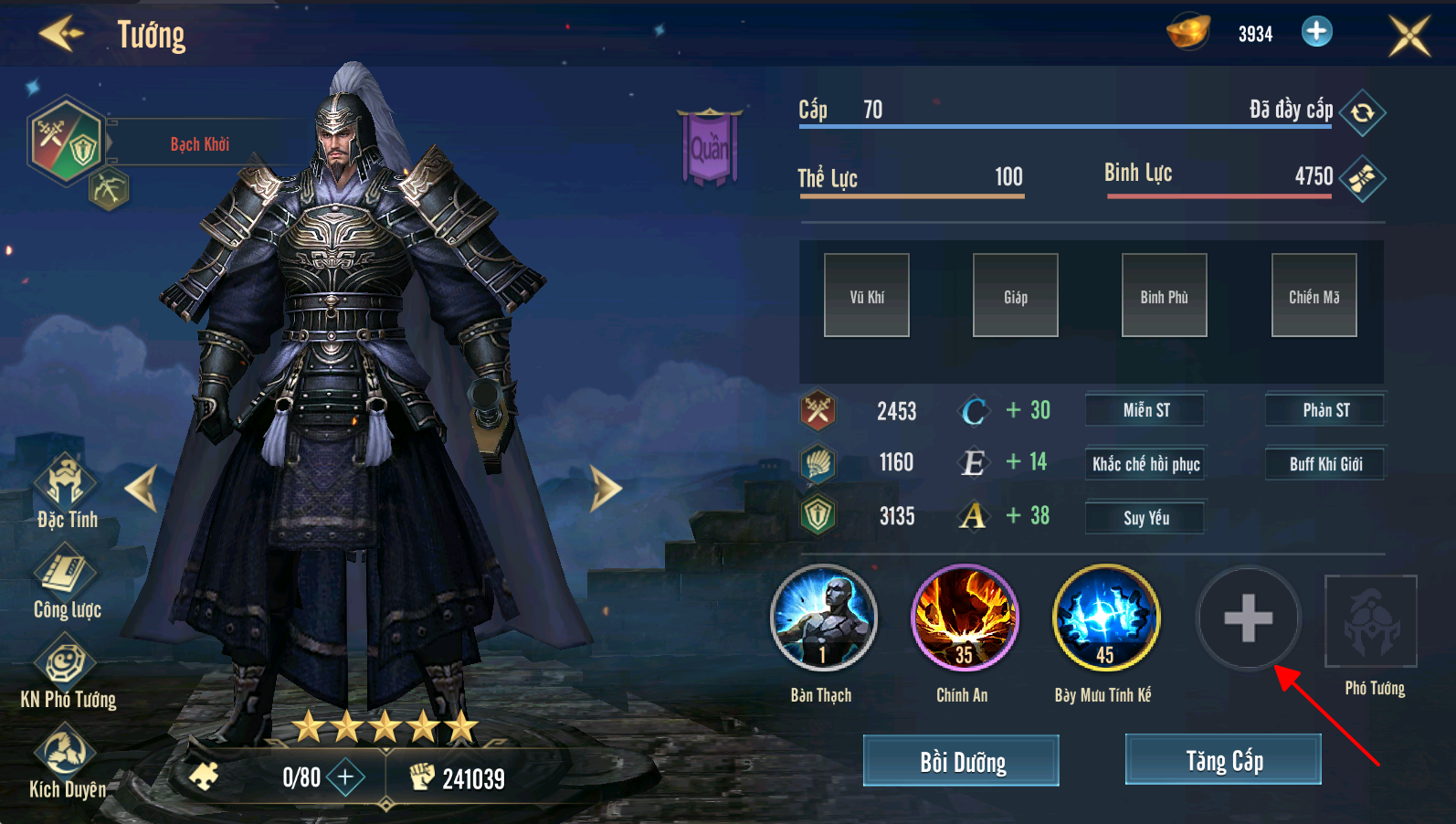The image size is (1456, 824).
Task: Open the Vũ Khí equipment slot
Action: pos(867,296)
